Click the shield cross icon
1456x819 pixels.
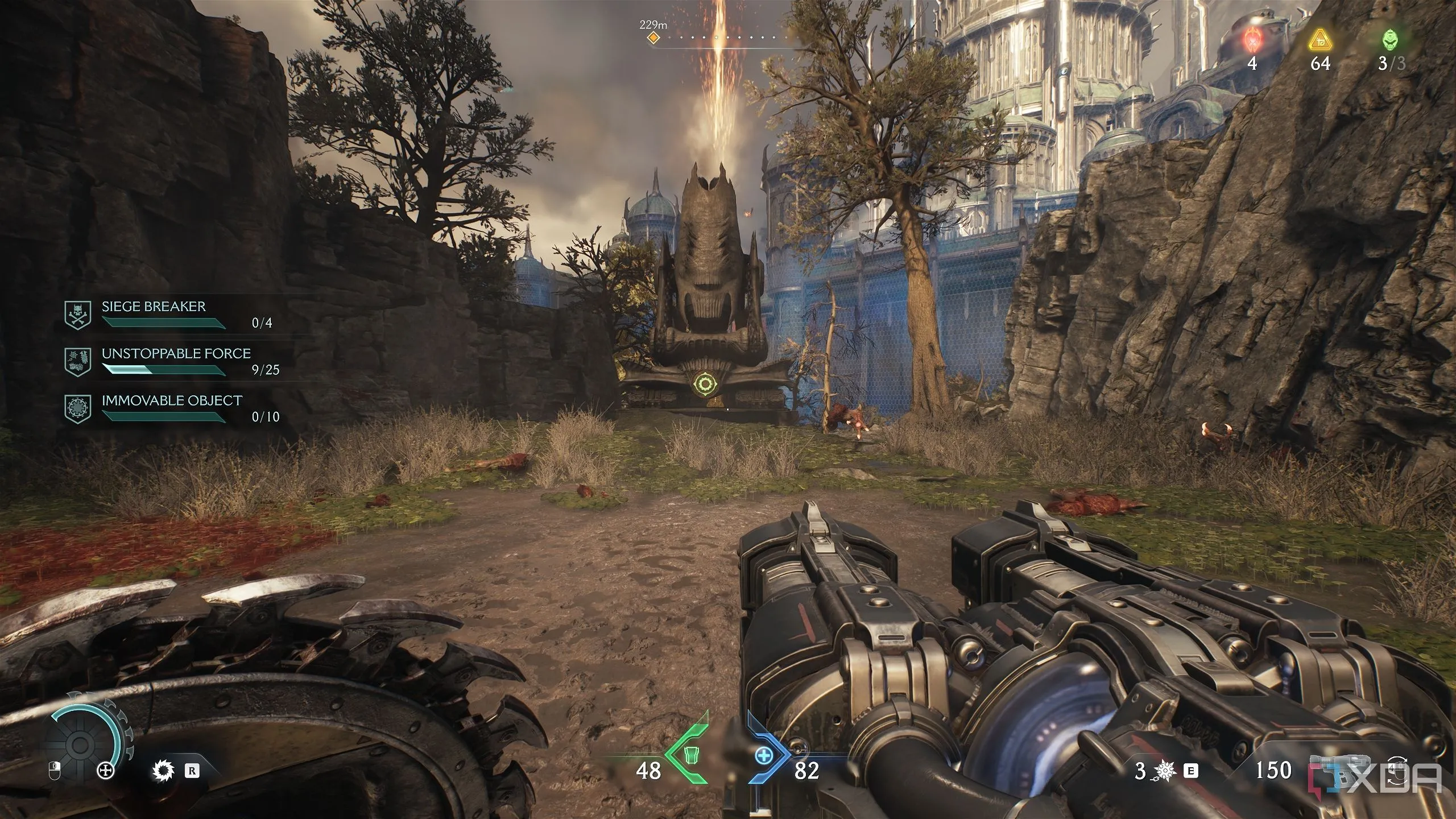pyautogui.click(x=105, y=771)
